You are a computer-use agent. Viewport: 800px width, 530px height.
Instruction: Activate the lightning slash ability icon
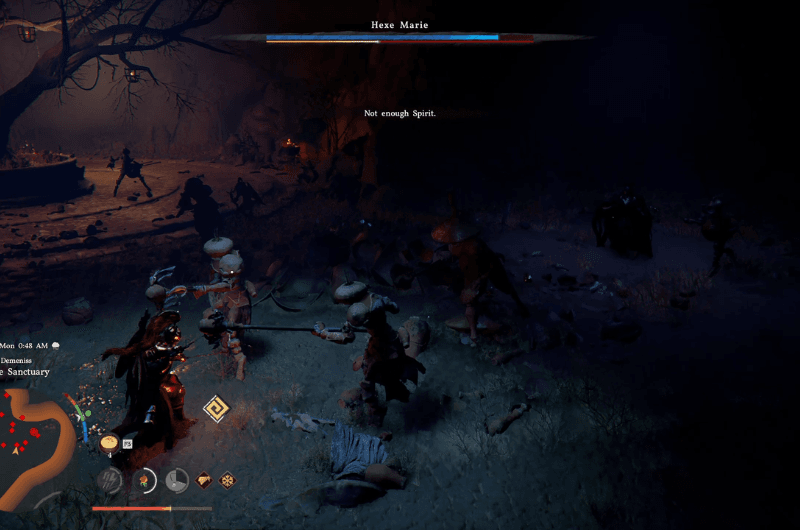coord(109,481)
